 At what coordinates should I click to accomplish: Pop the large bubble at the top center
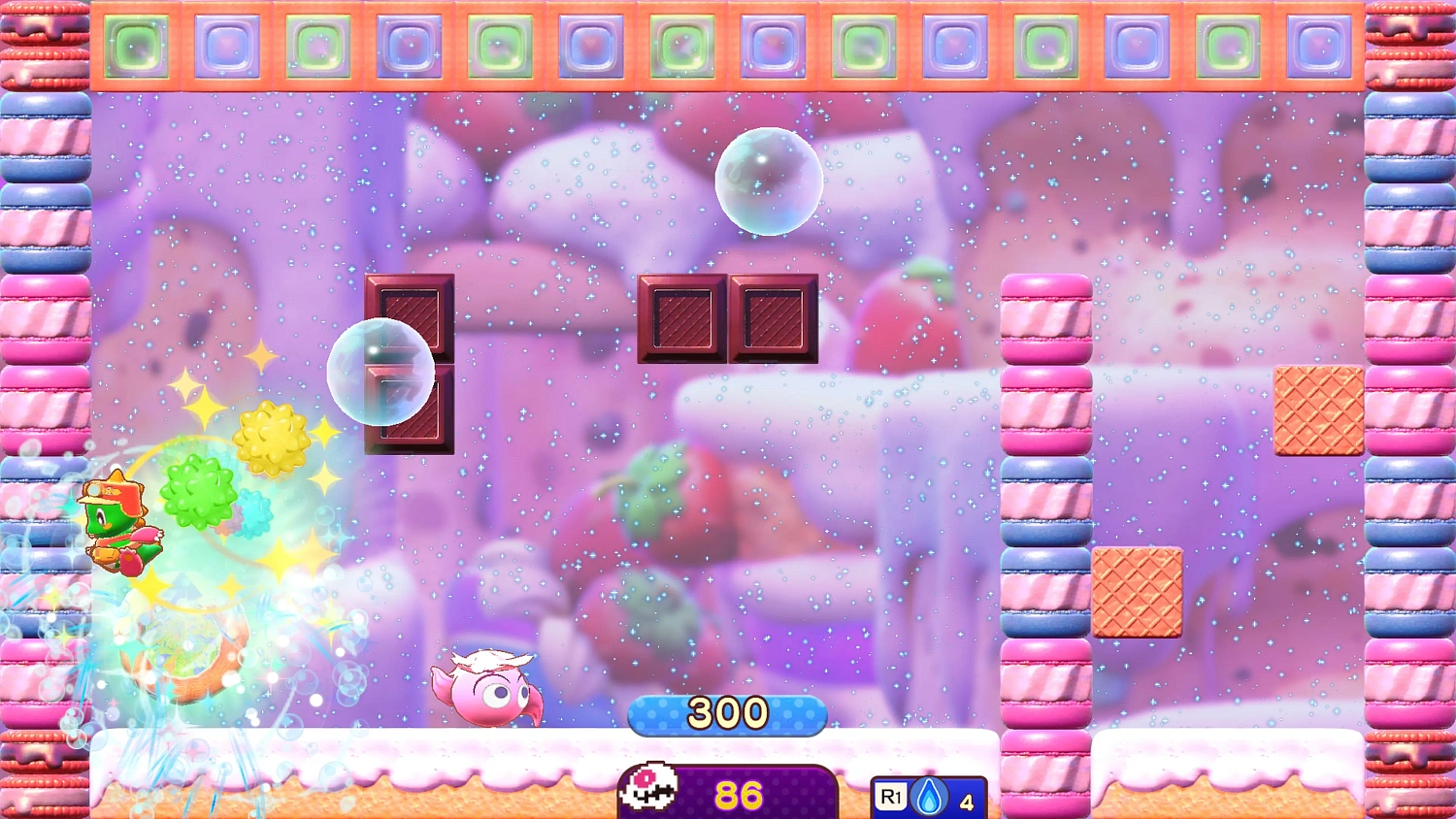770,180
